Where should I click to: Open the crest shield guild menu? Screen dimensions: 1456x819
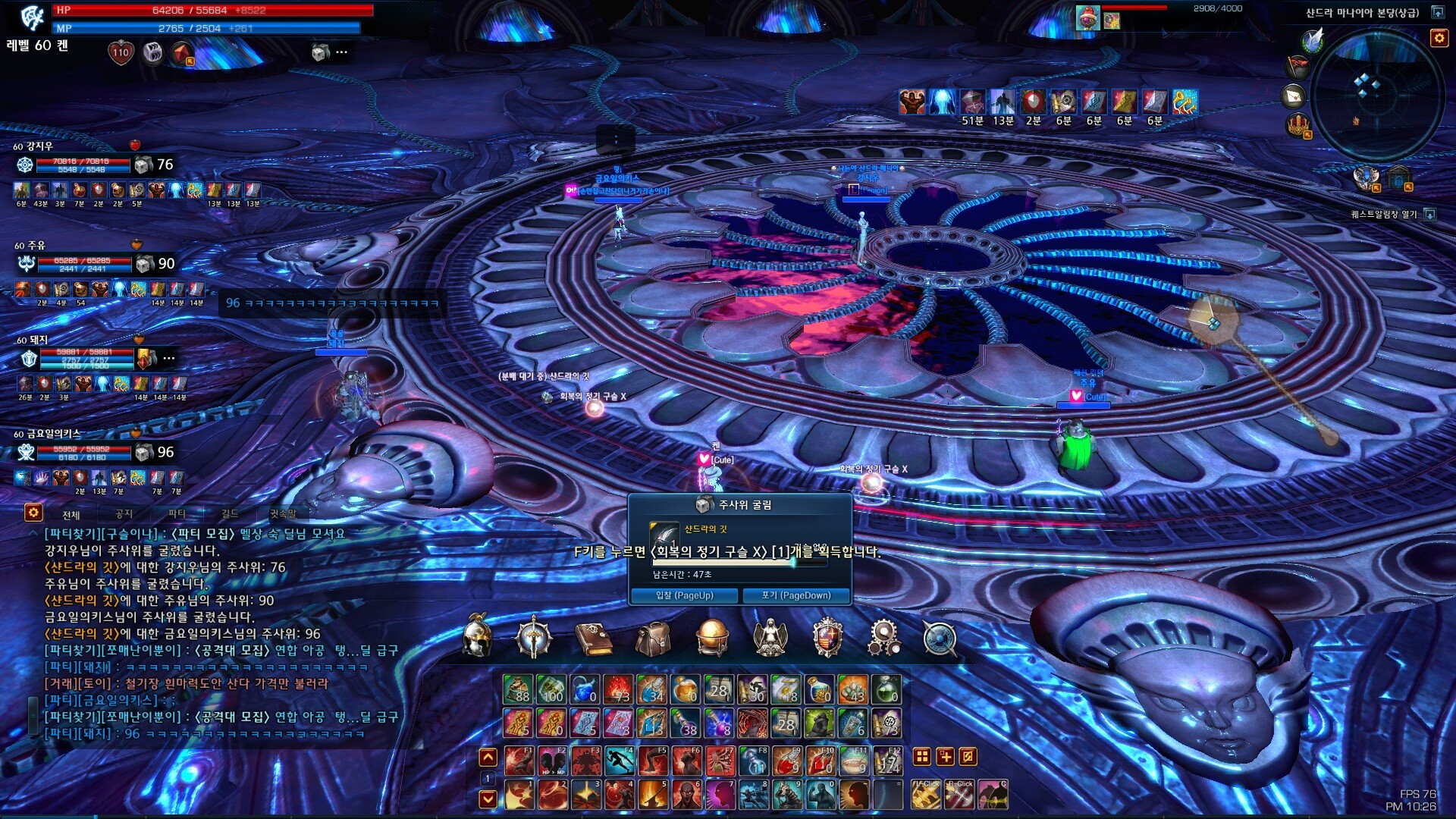click(x=827, y=639)
